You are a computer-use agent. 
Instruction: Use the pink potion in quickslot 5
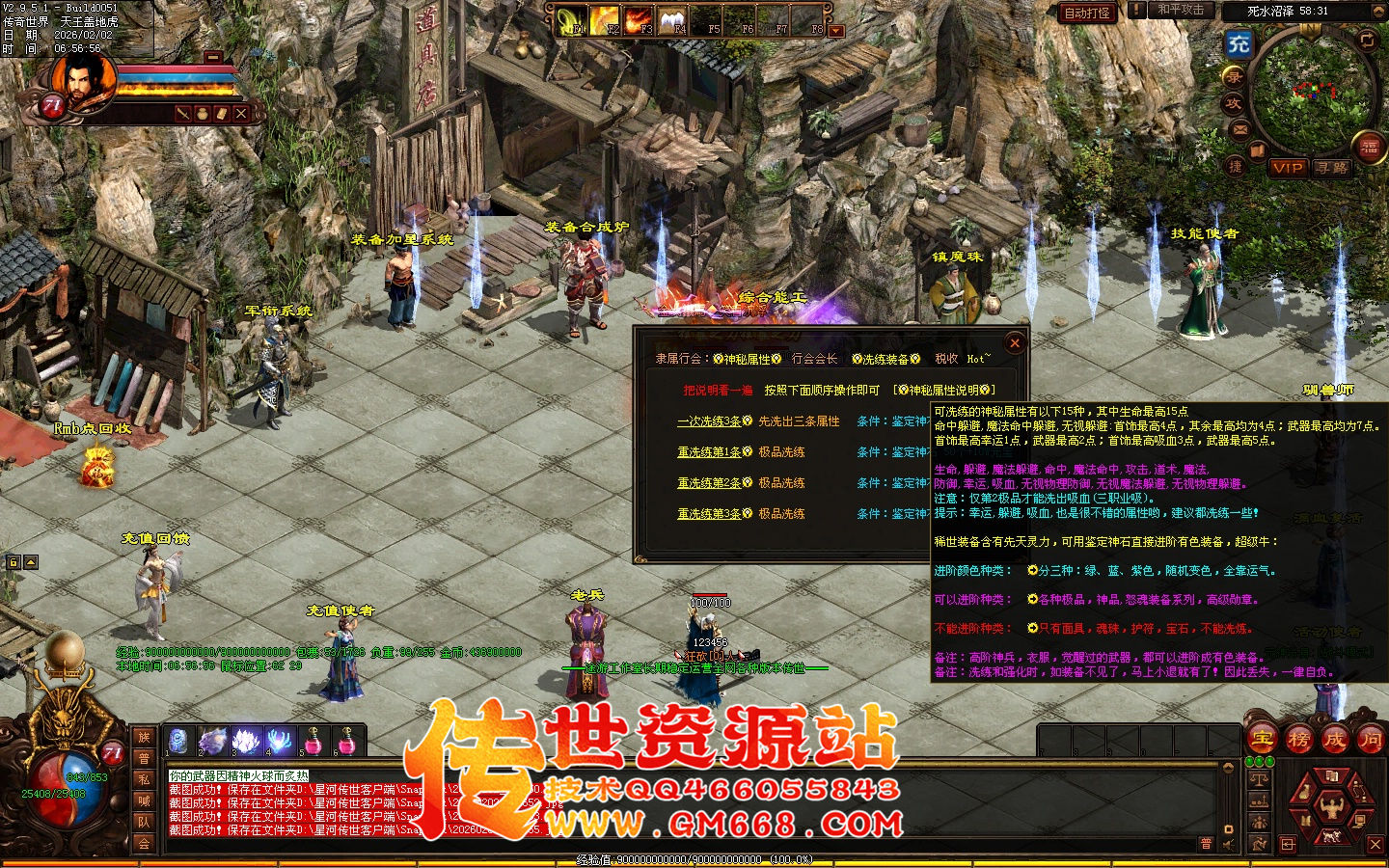click(313, 741)
